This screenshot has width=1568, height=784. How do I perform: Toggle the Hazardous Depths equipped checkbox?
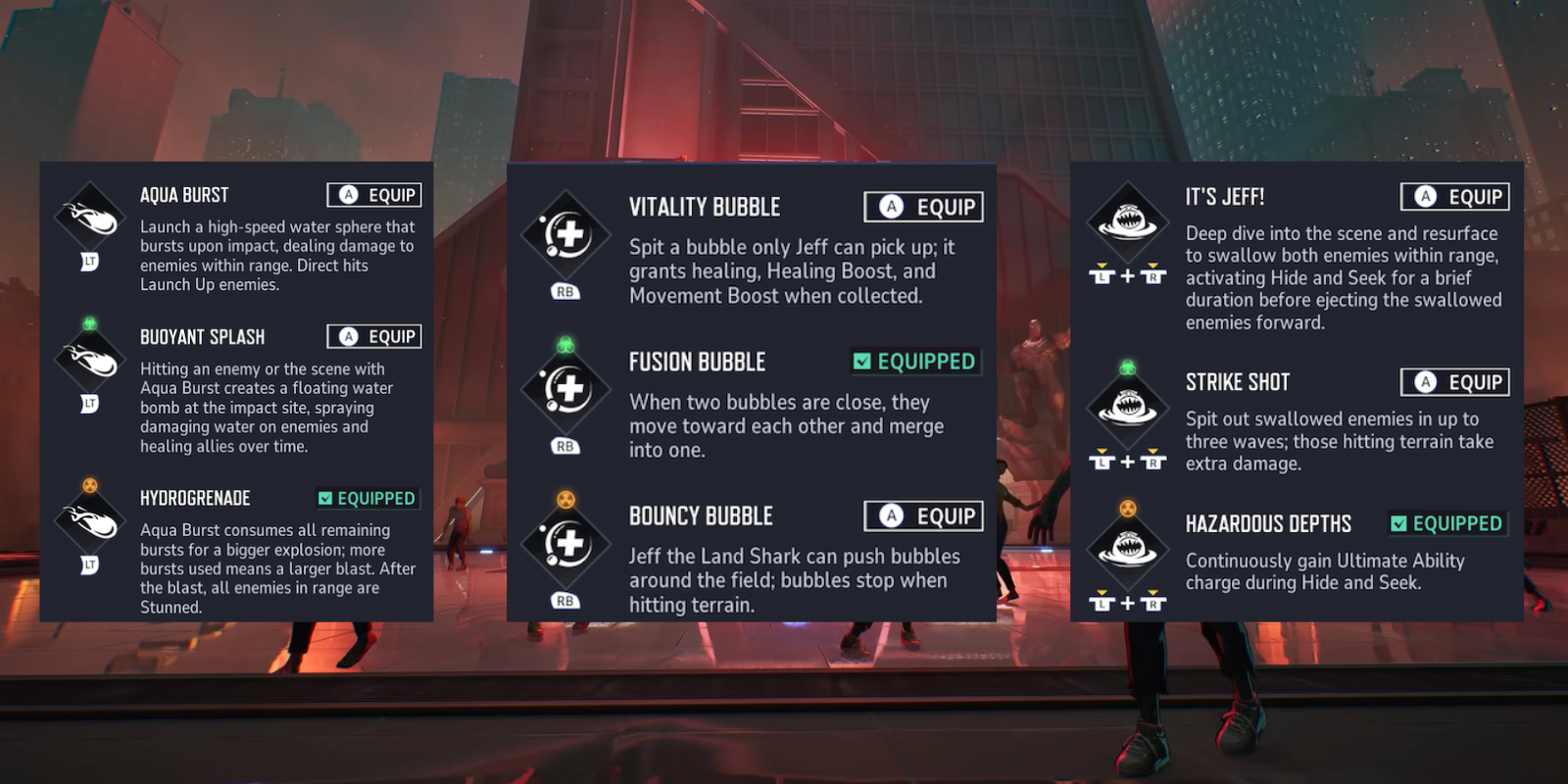1448,524
